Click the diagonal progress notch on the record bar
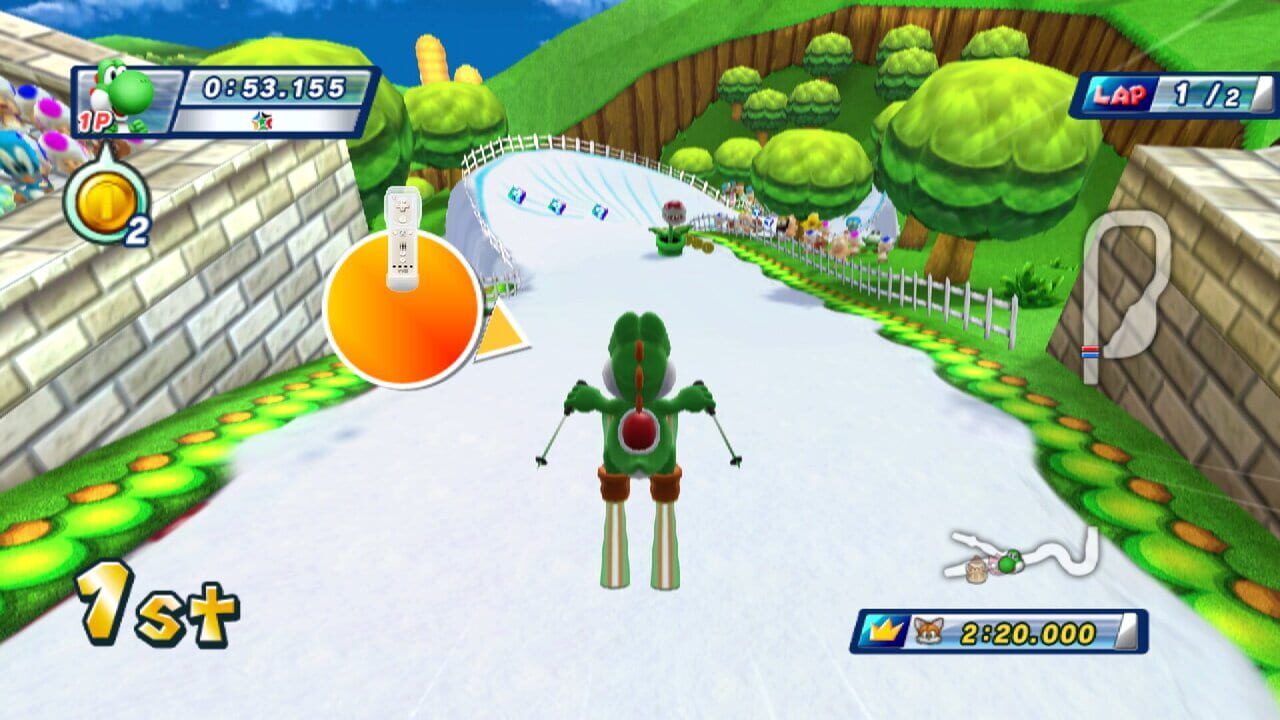This screenshot has width=1280, height=720. click(1125, 629)
